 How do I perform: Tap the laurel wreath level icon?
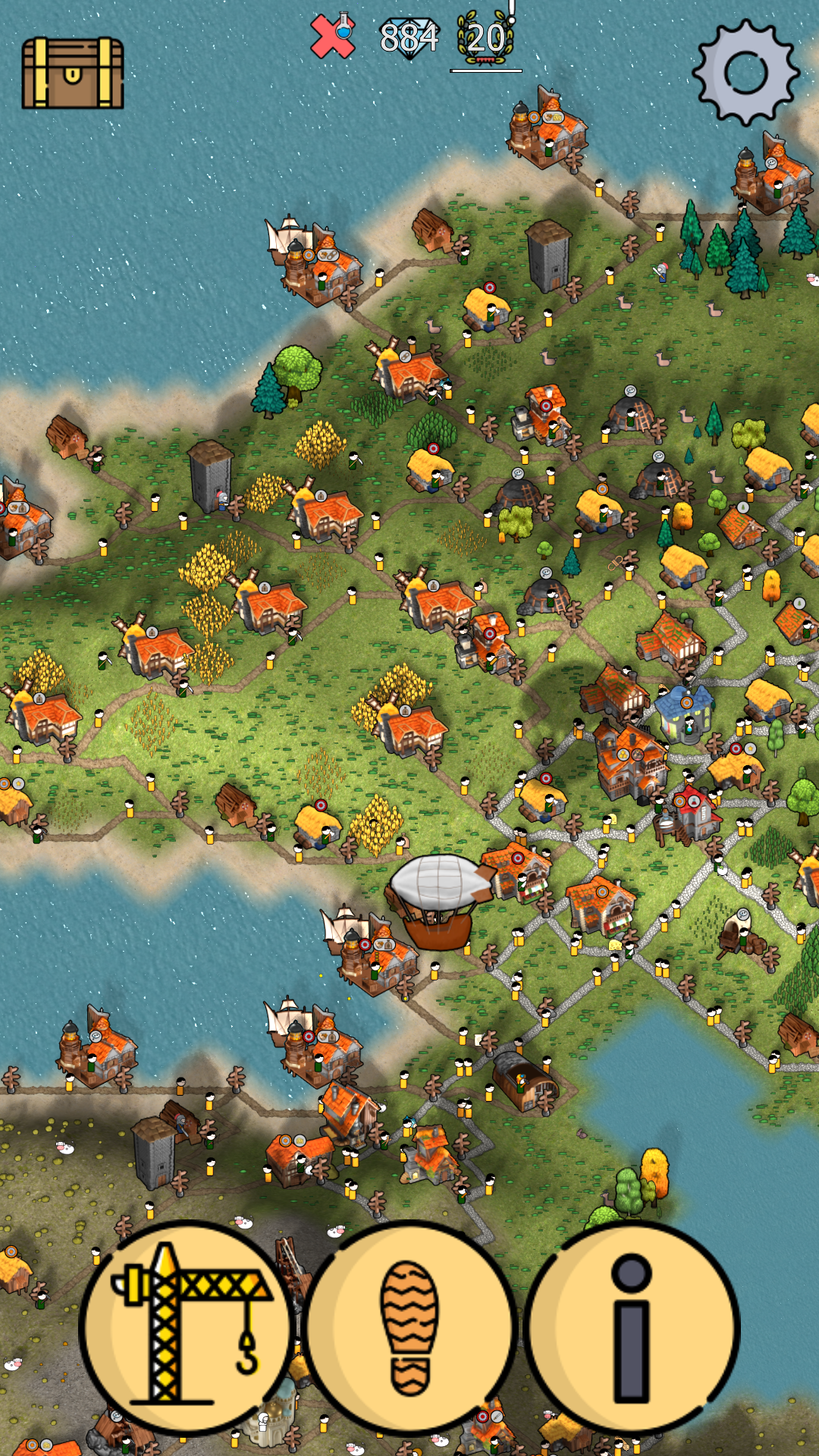485,38
